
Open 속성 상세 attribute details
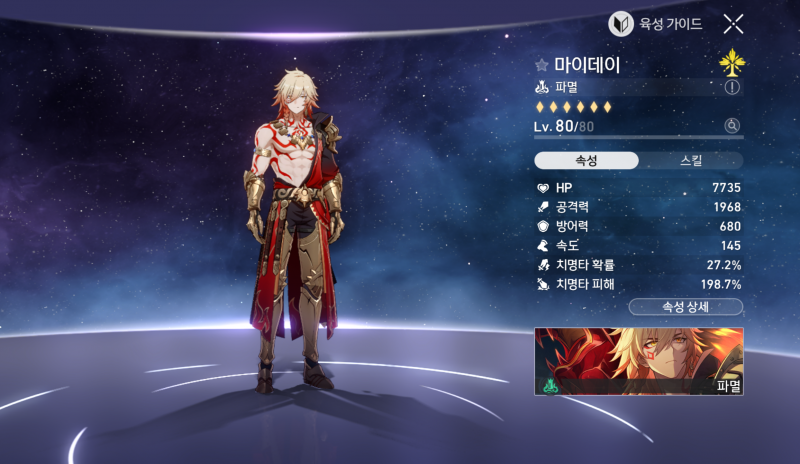(685, 307)
